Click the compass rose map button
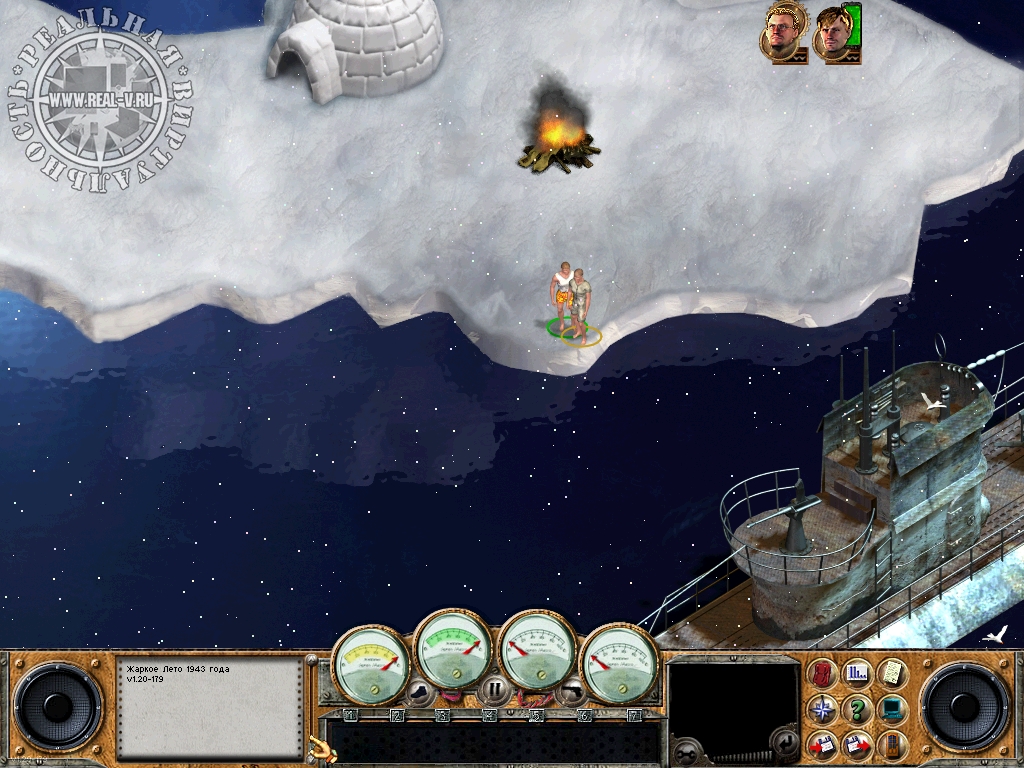This screenshot has width=1024, height=768. click(x=824, y=710)
